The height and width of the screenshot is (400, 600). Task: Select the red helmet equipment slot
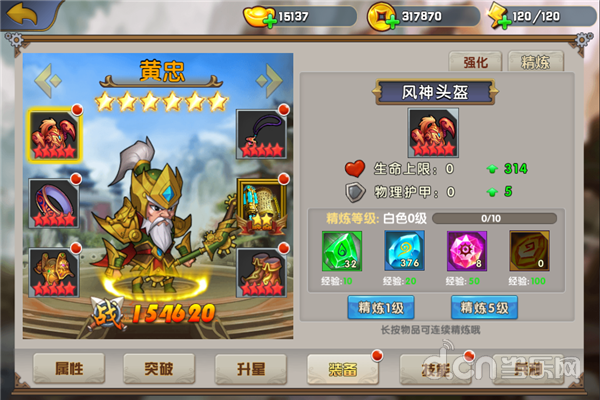click(x=52, y=132)
